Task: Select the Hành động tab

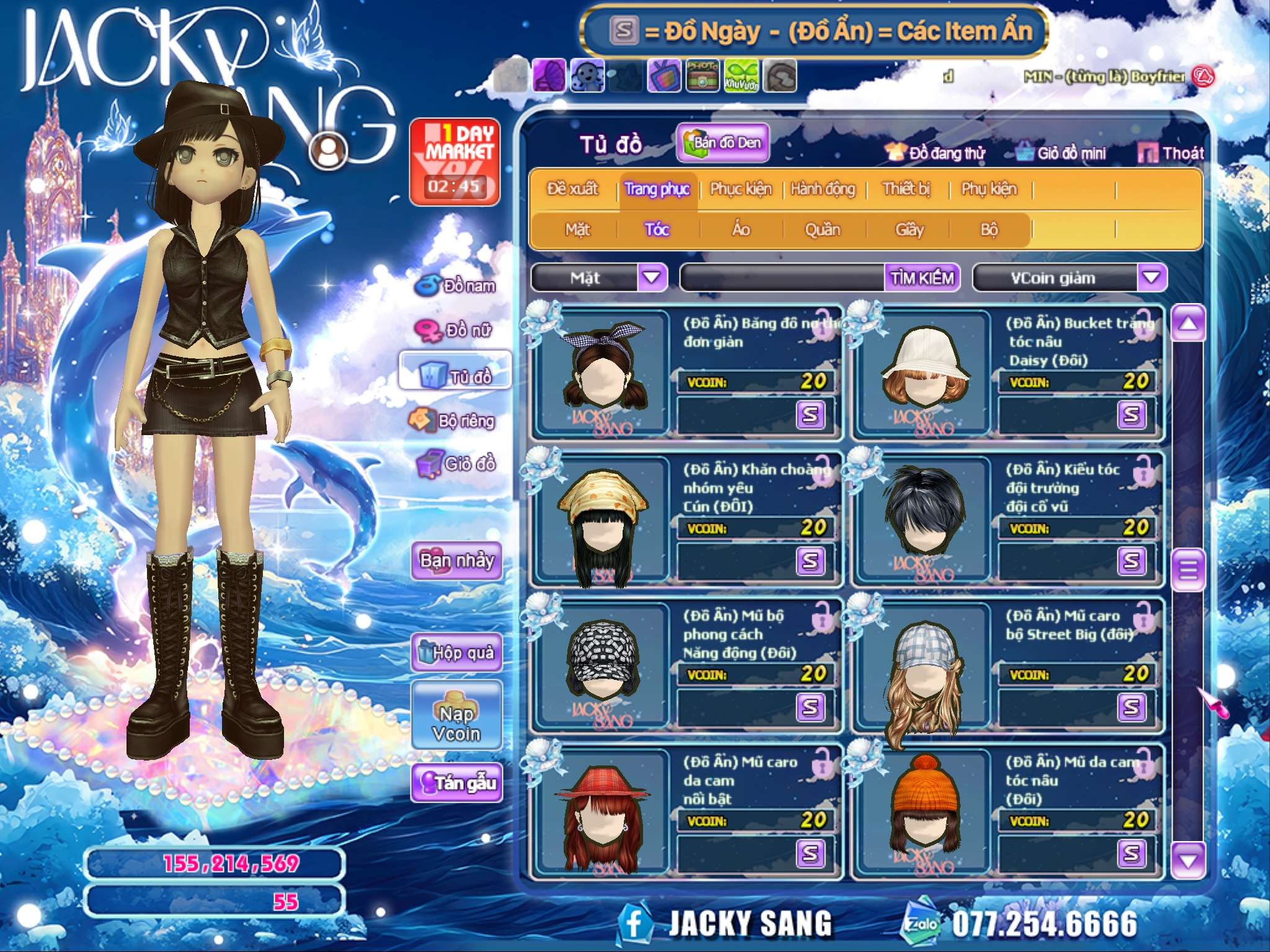Action: tap(823, 189)
